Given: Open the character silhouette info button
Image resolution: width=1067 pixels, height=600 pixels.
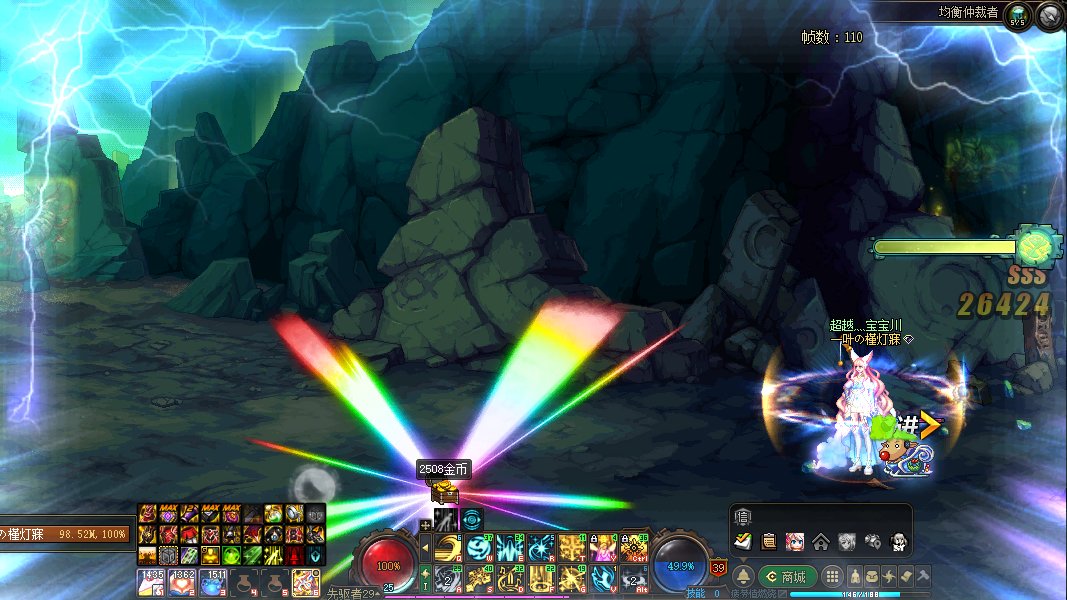Looking at the screenshot, I should [855, 576].
